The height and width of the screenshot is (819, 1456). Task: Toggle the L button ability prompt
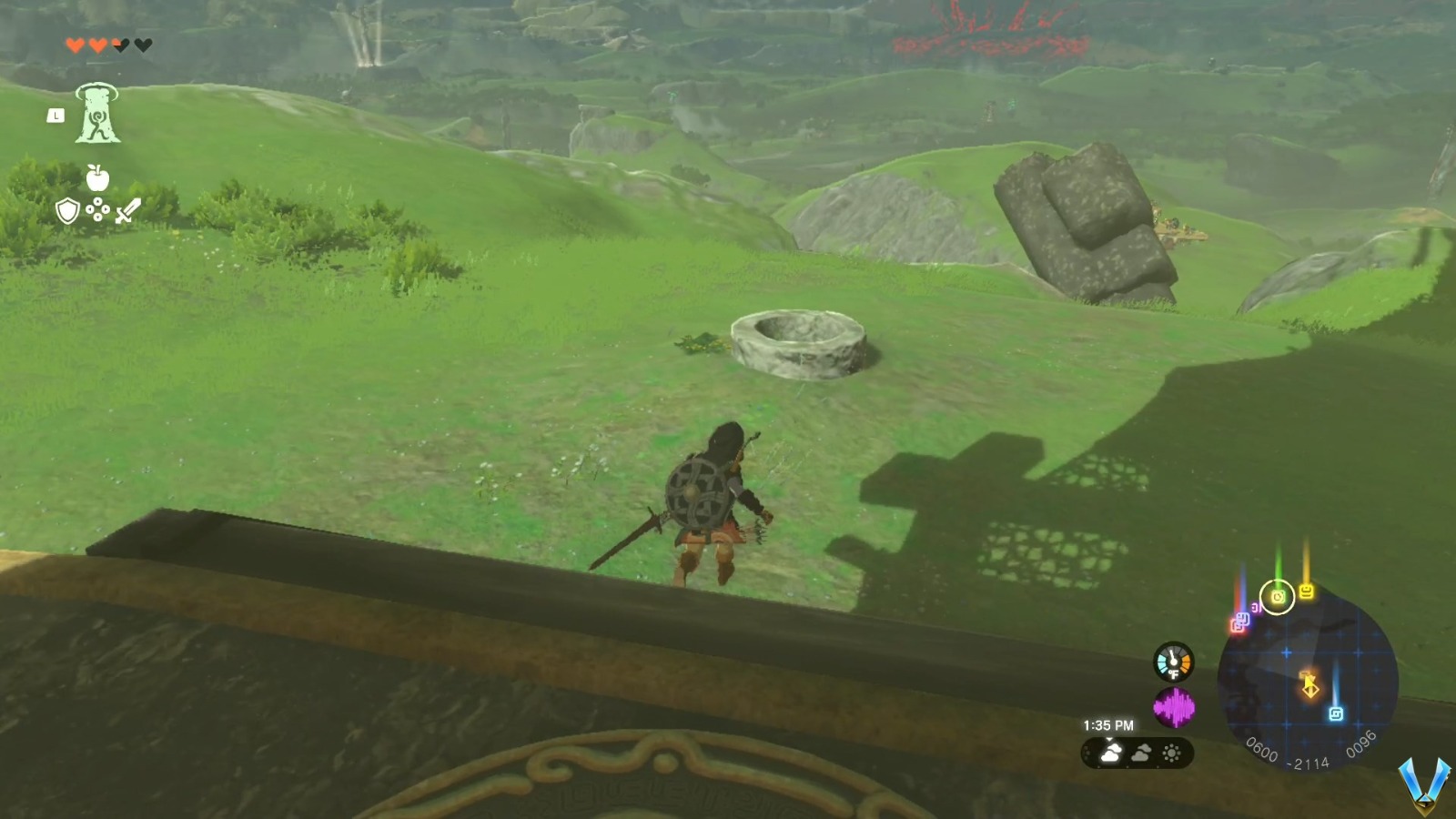tap(56, 116)
